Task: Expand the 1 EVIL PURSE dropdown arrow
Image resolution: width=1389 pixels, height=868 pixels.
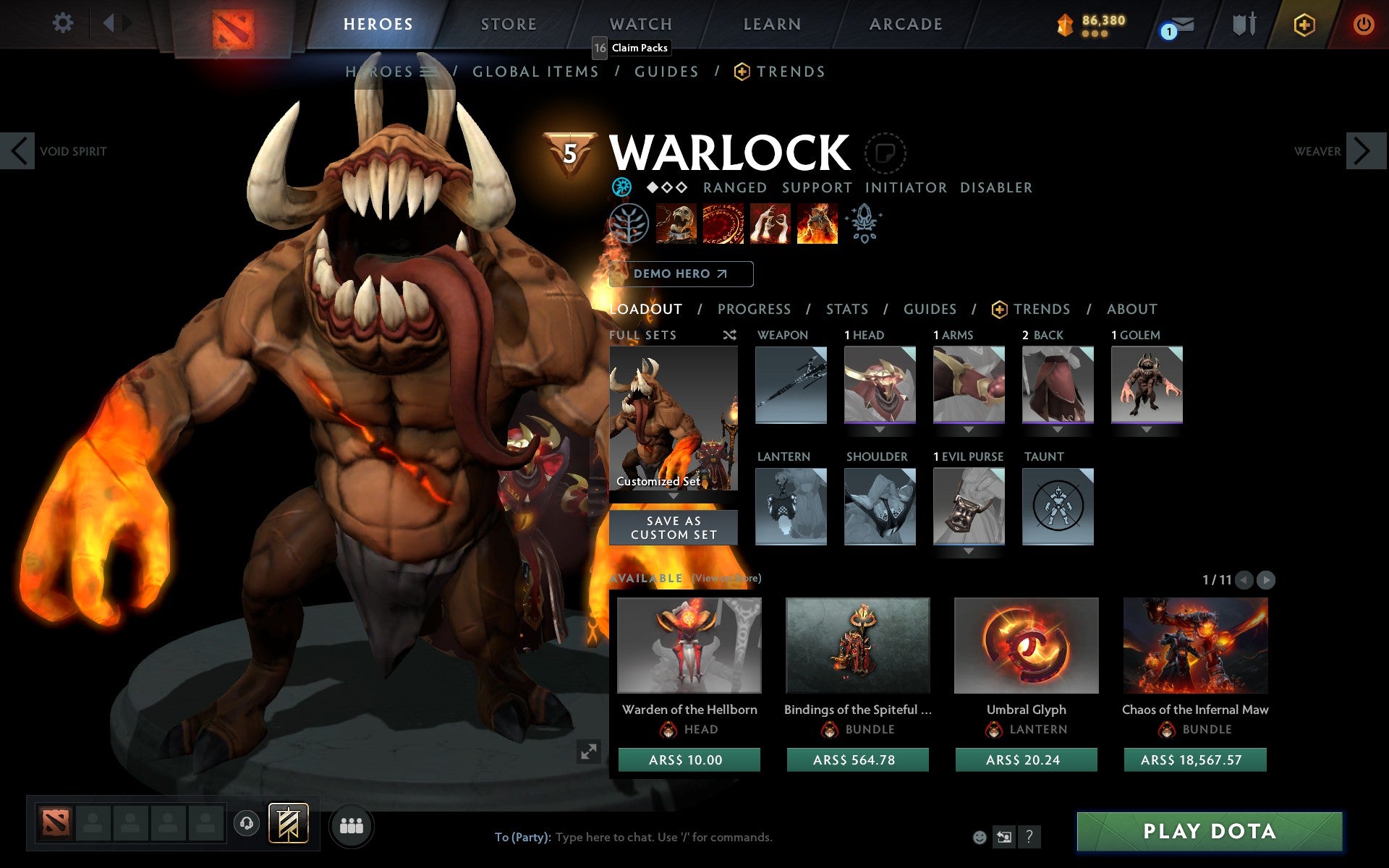Action: point(969,550)
